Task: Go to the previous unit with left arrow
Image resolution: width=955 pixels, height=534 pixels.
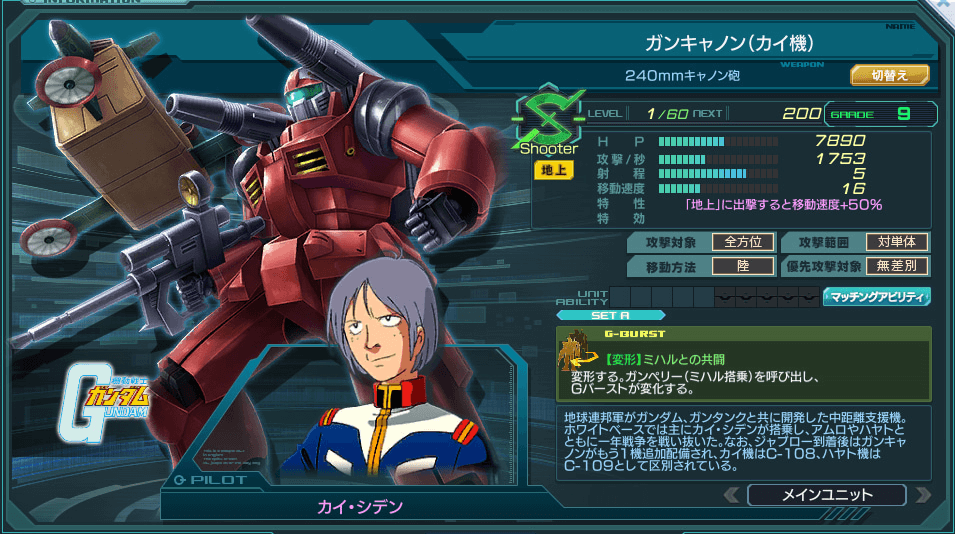Action: 732,495
